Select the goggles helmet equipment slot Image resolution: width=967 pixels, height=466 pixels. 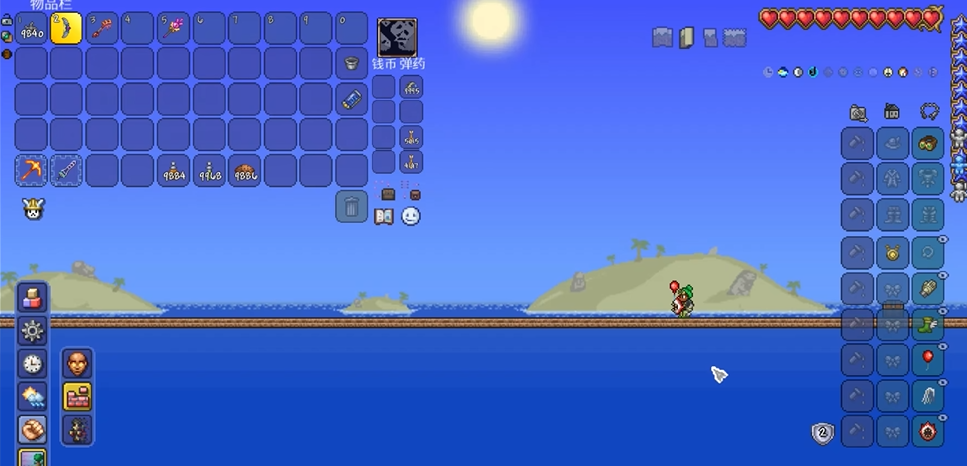(x=928, y=143)
